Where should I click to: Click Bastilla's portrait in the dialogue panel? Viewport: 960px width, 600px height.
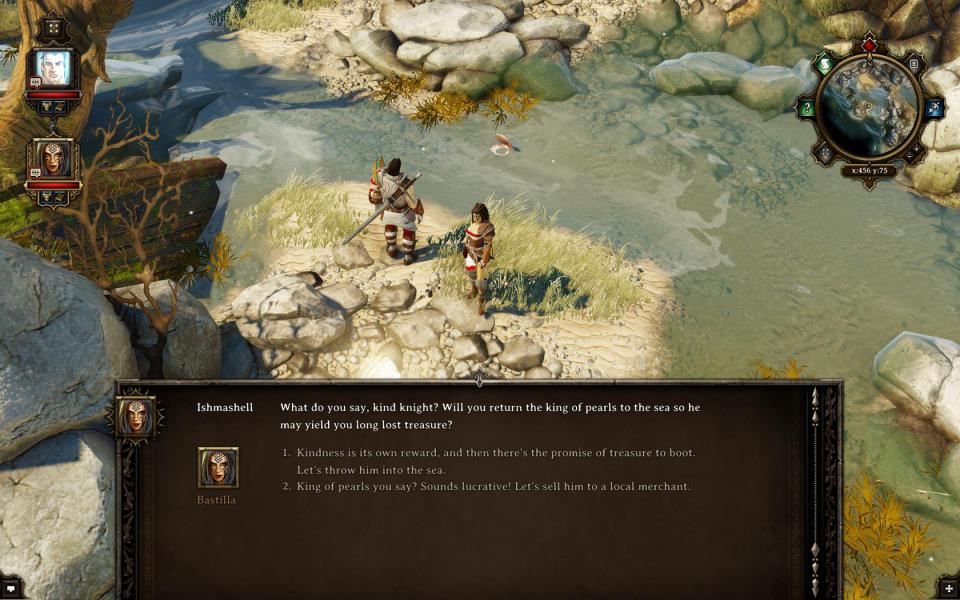click(x=218, y=467)
